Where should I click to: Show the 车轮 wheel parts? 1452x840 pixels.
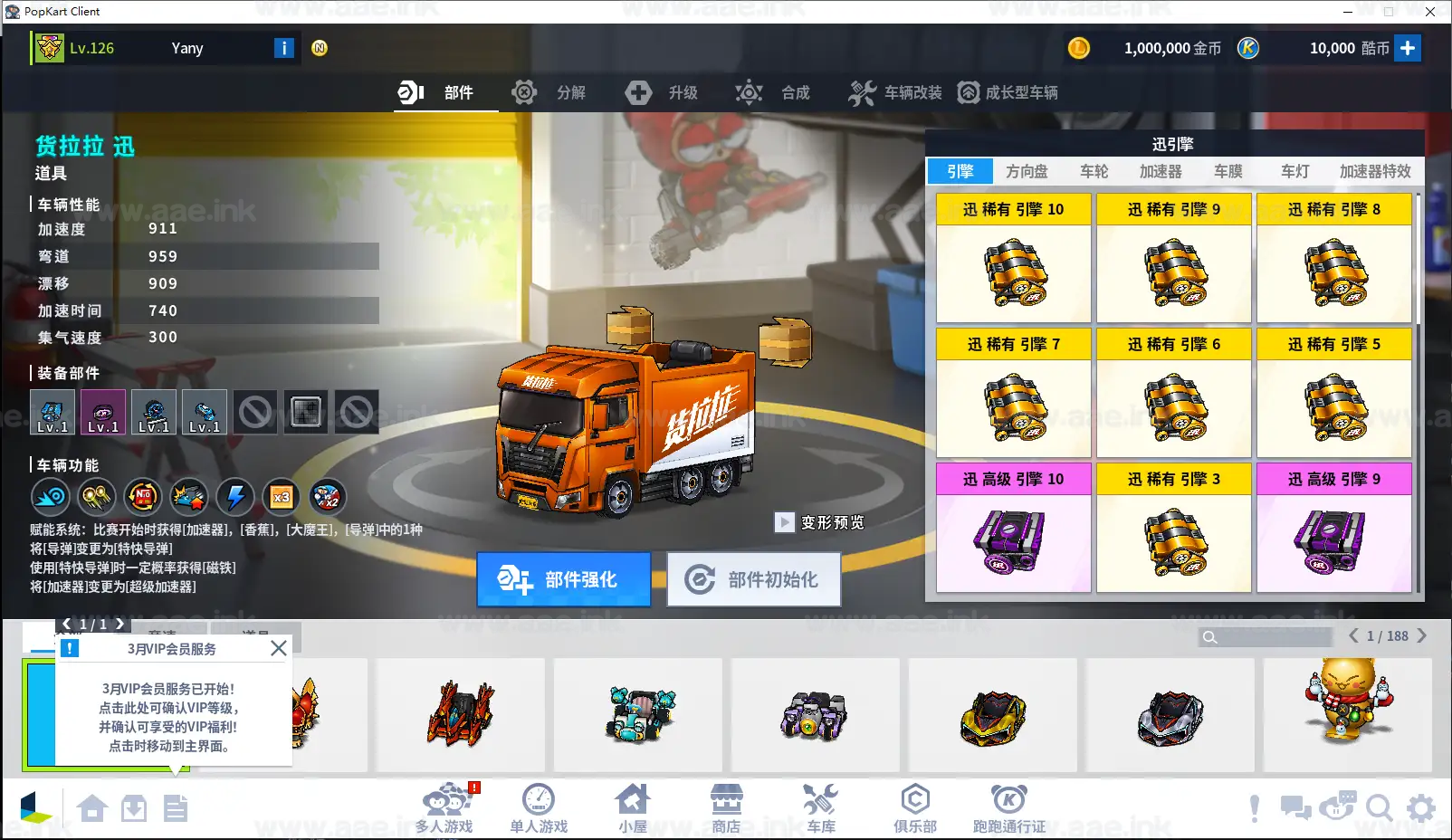(1094, 171)
